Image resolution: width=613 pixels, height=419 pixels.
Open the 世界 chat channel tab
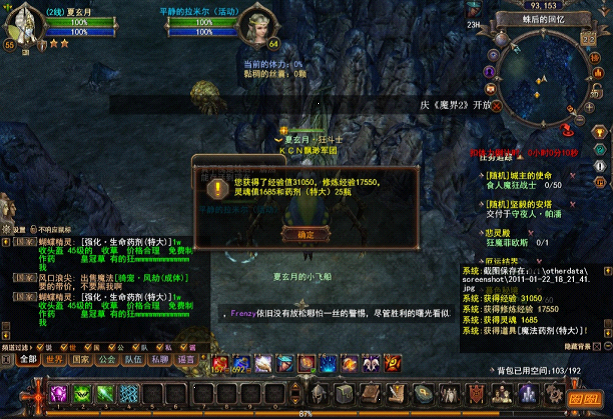pos(54,359)
